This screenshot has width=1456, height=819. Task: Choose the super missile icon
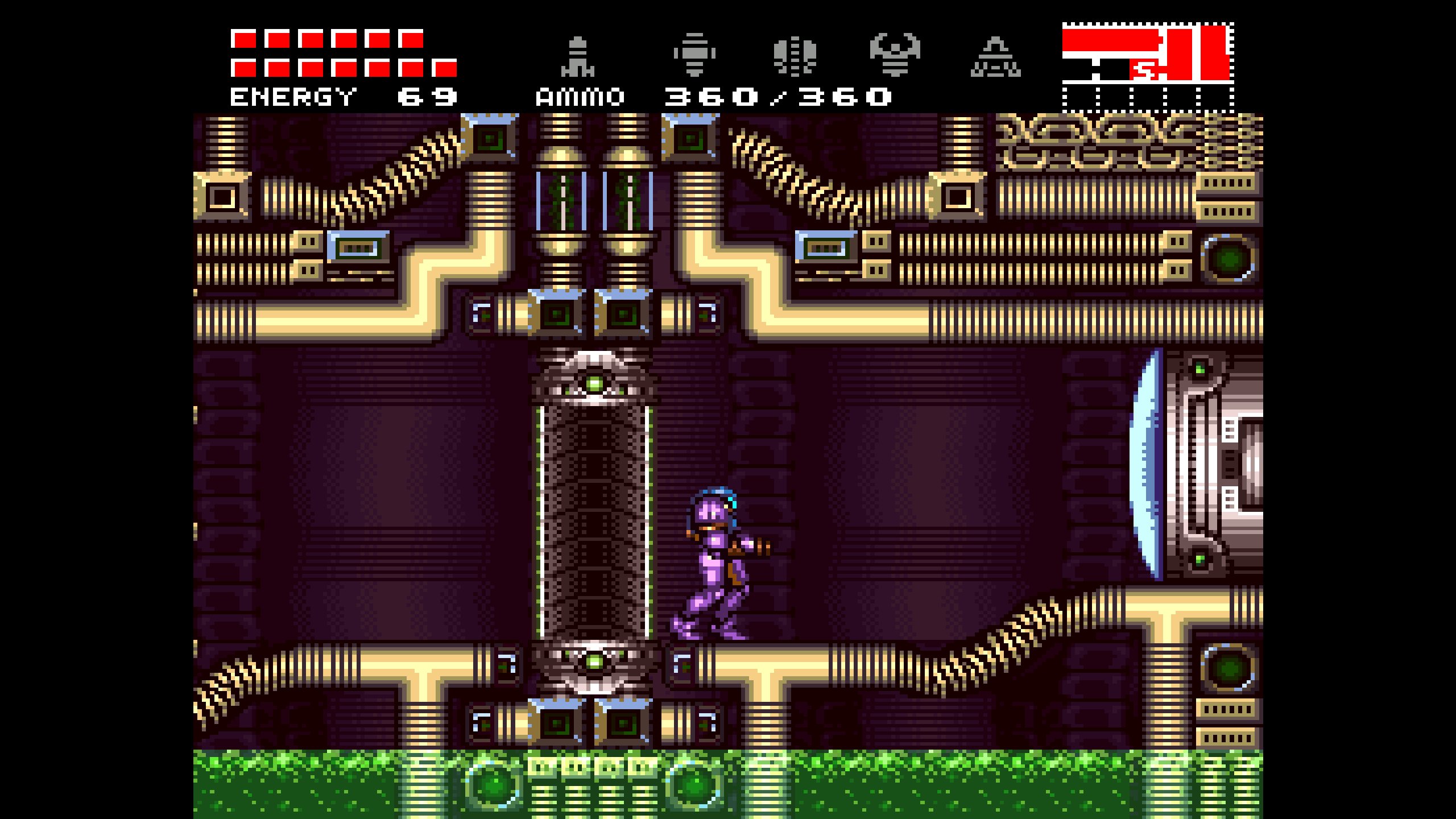[x=694, y=55]
